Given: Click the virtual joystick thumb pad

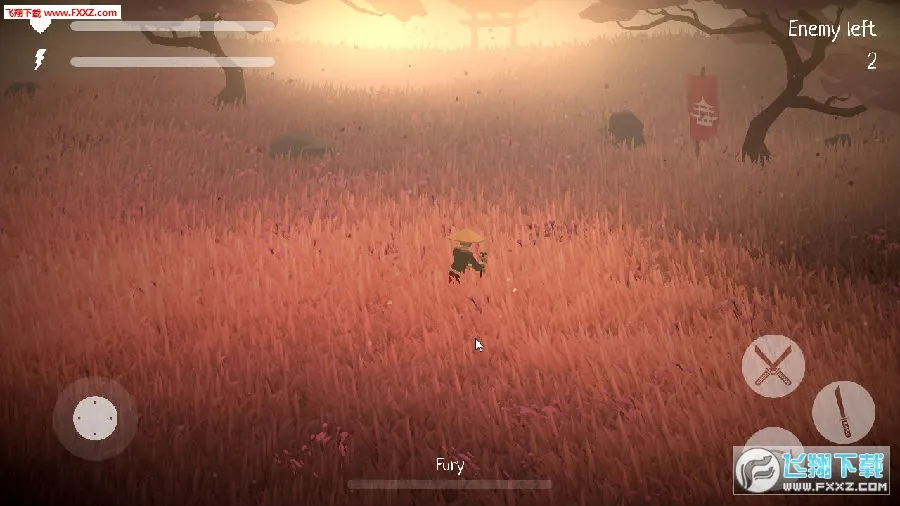Looking at the screenshot, I should [x=95, y=417].
